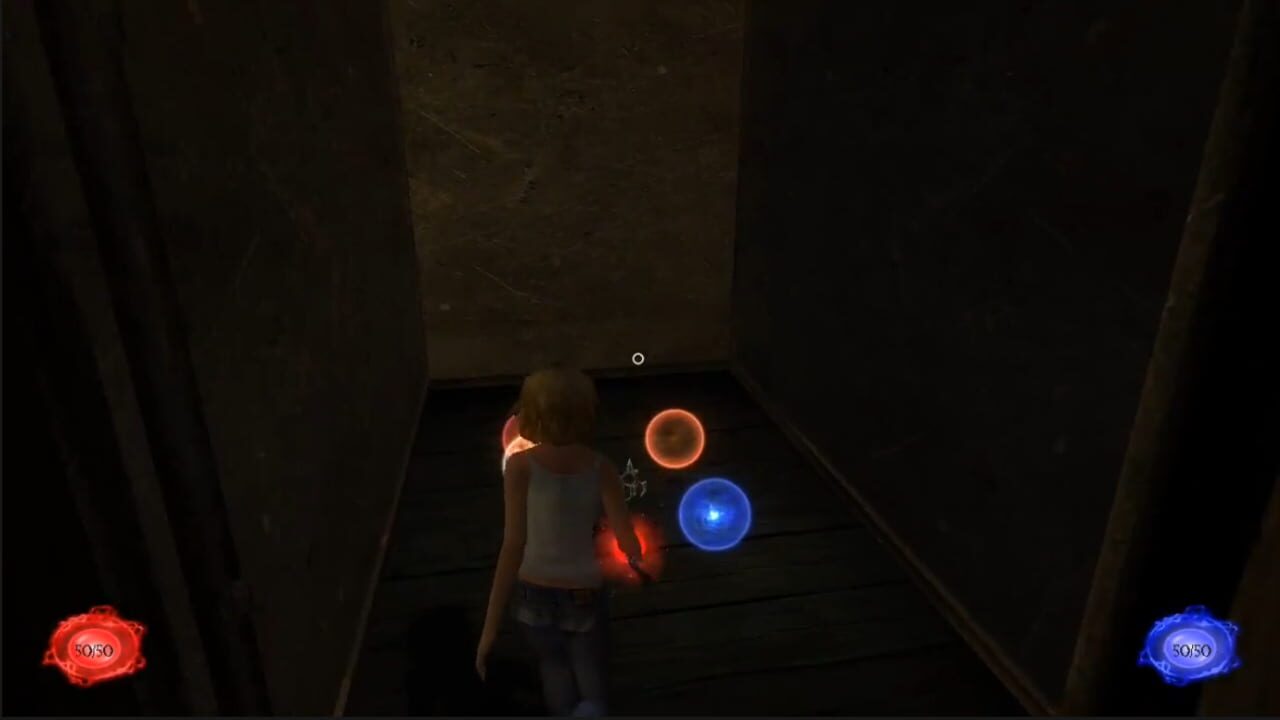Click the crosshair reticle at screen center
This screenshot has height=720, width=1280.
[x=639, y=358]
